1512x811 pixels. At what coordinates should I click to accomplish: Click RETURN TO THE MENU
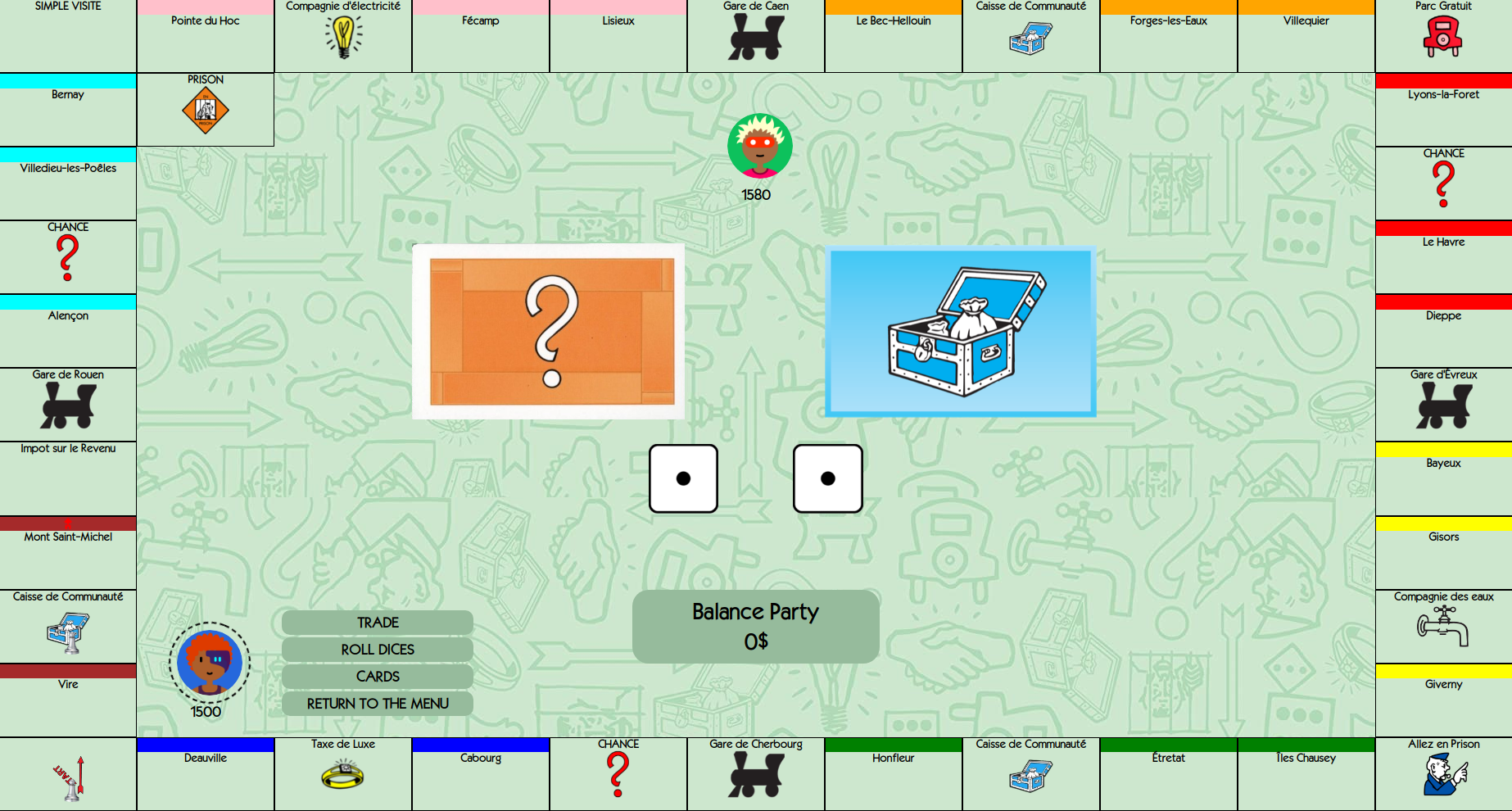(x=378, y=704)
